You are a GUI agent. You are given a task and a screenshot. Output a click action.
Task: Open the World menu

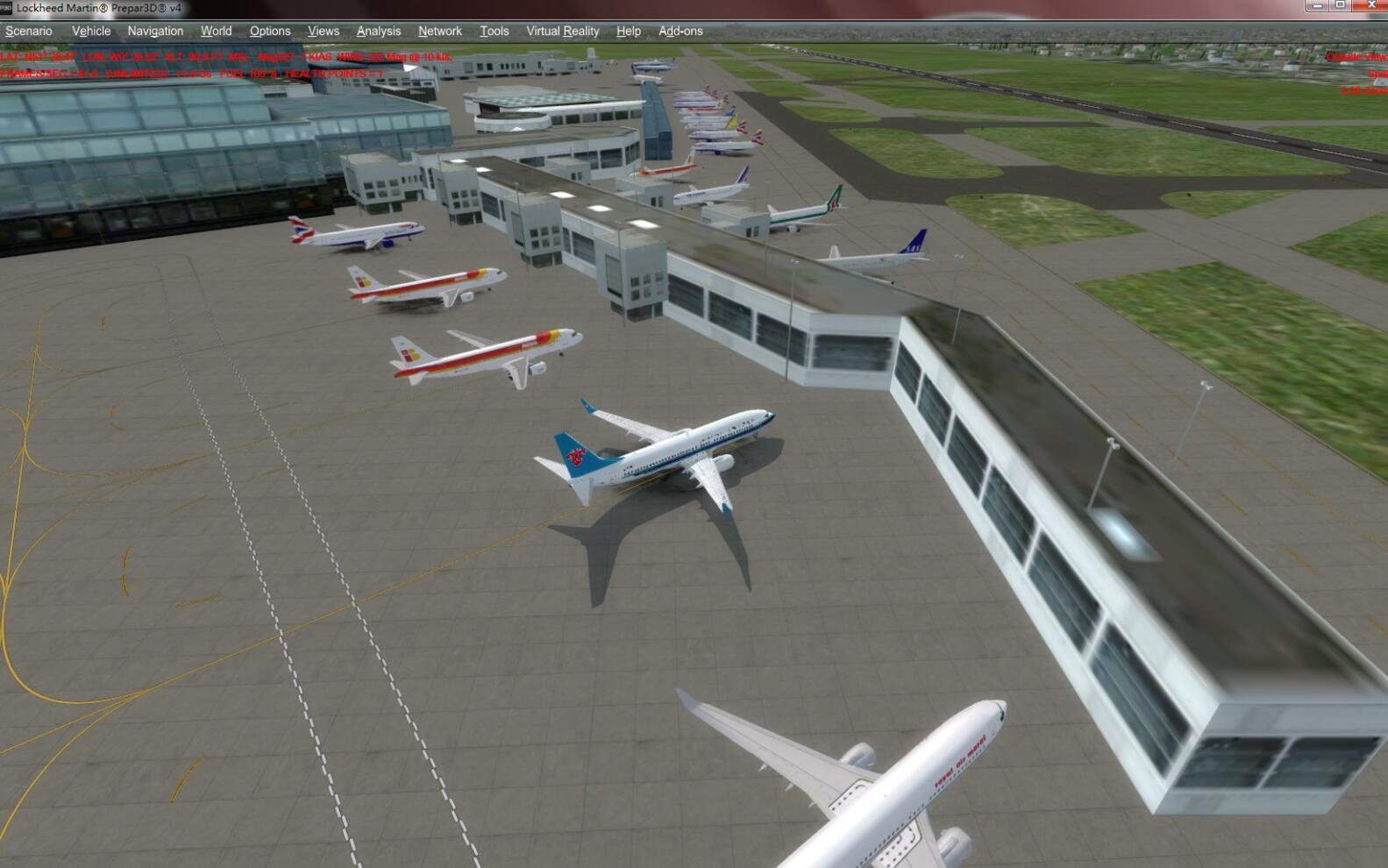pyautogui.click(x=216, y=31)
